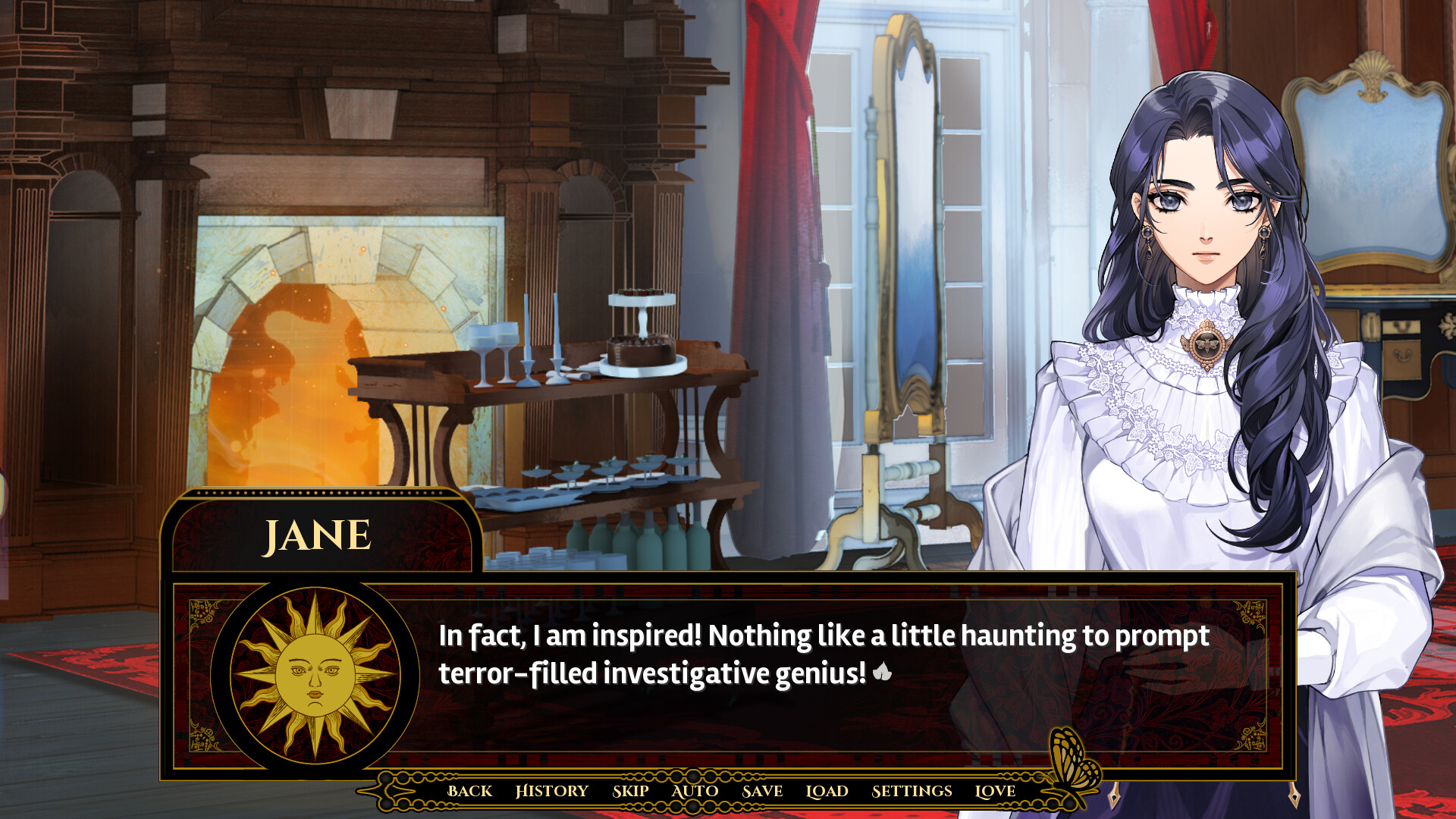Viewport: 1456px width, 819px height.
Task: Click LOAD to load a save
Action: [827, 791]
